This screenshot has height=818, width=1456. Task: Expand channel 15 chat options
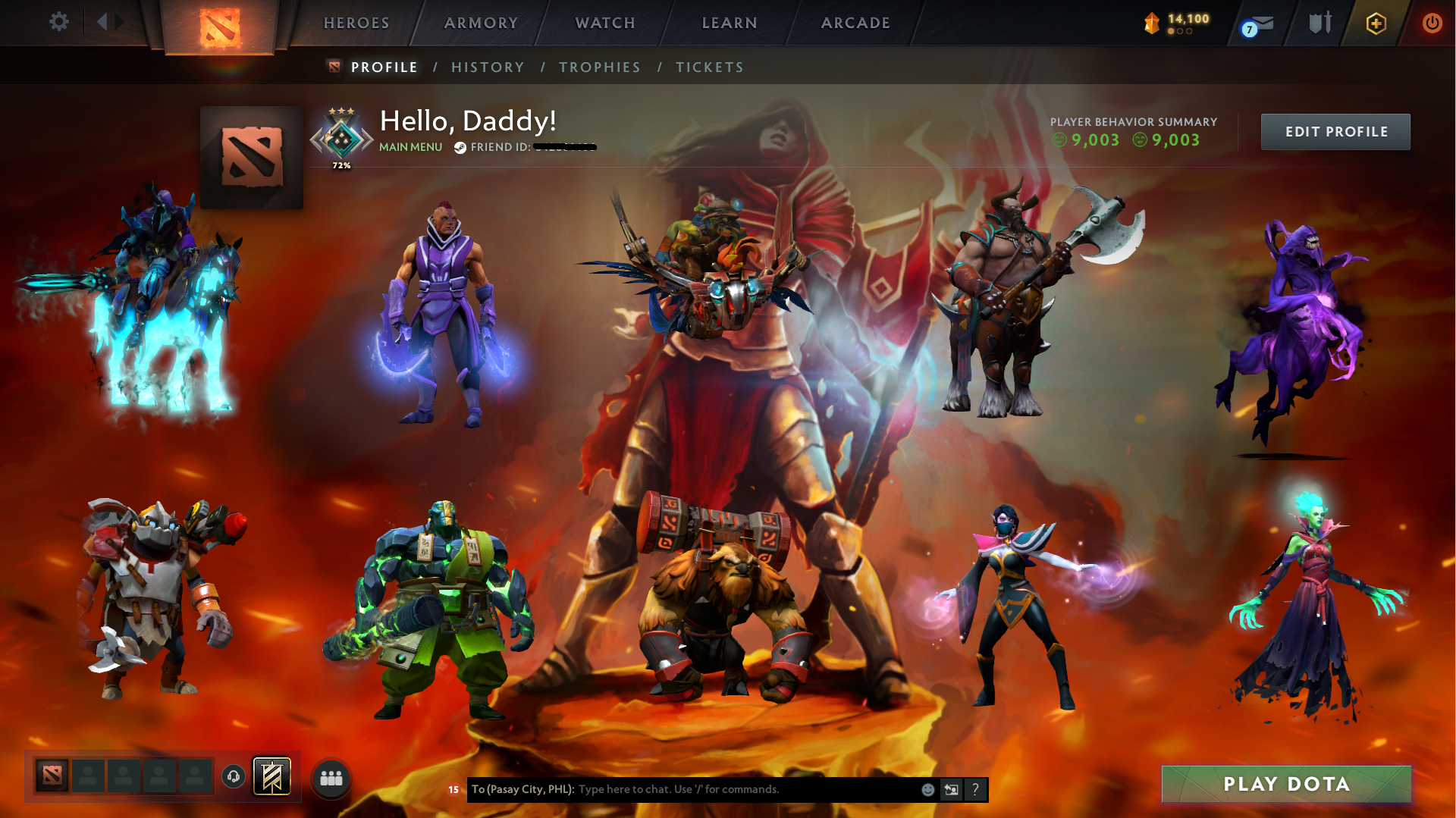[452, 790]
